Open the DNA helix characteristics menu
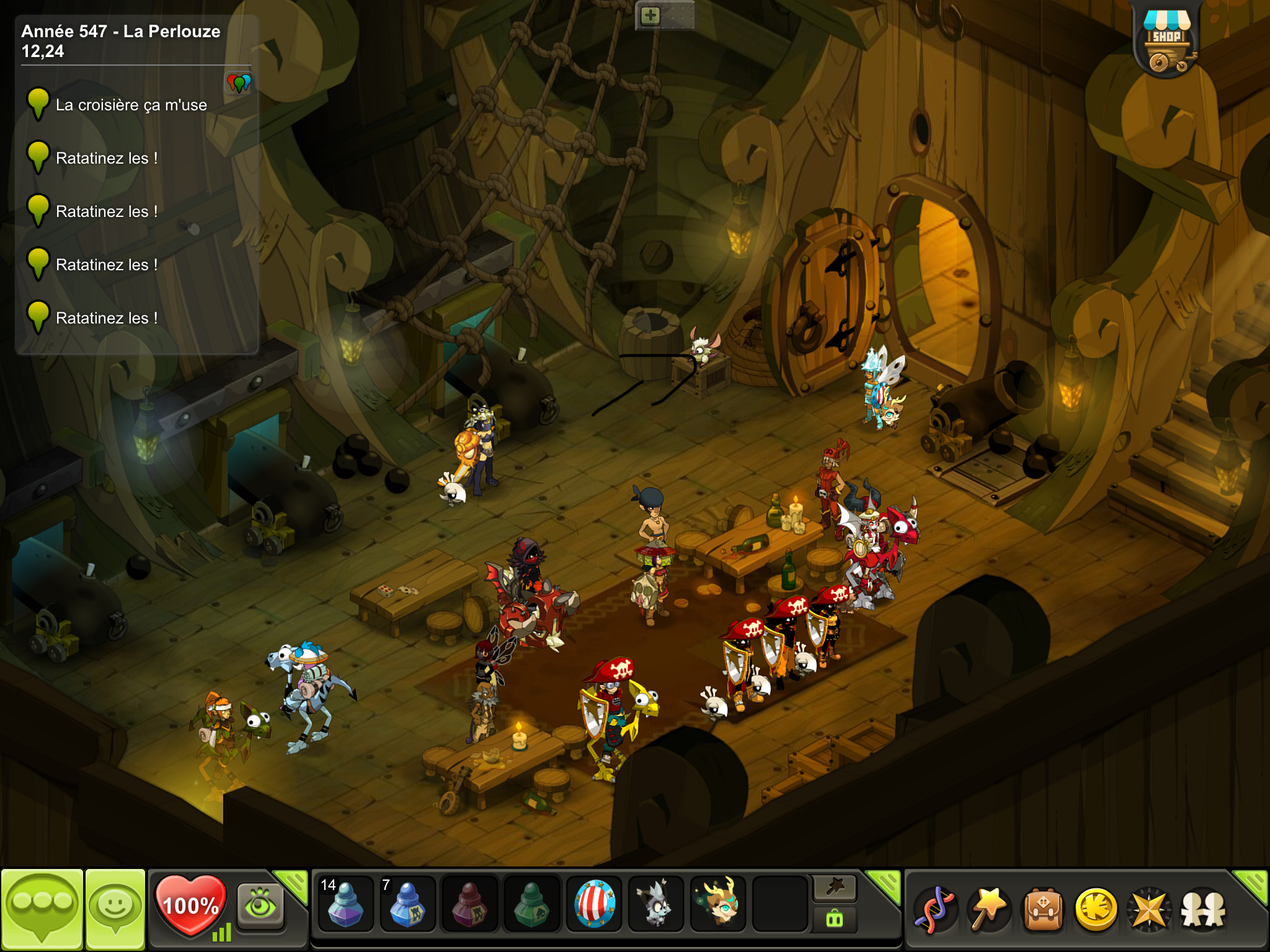Screen dimensions: 1270x952 coord(935,909)
